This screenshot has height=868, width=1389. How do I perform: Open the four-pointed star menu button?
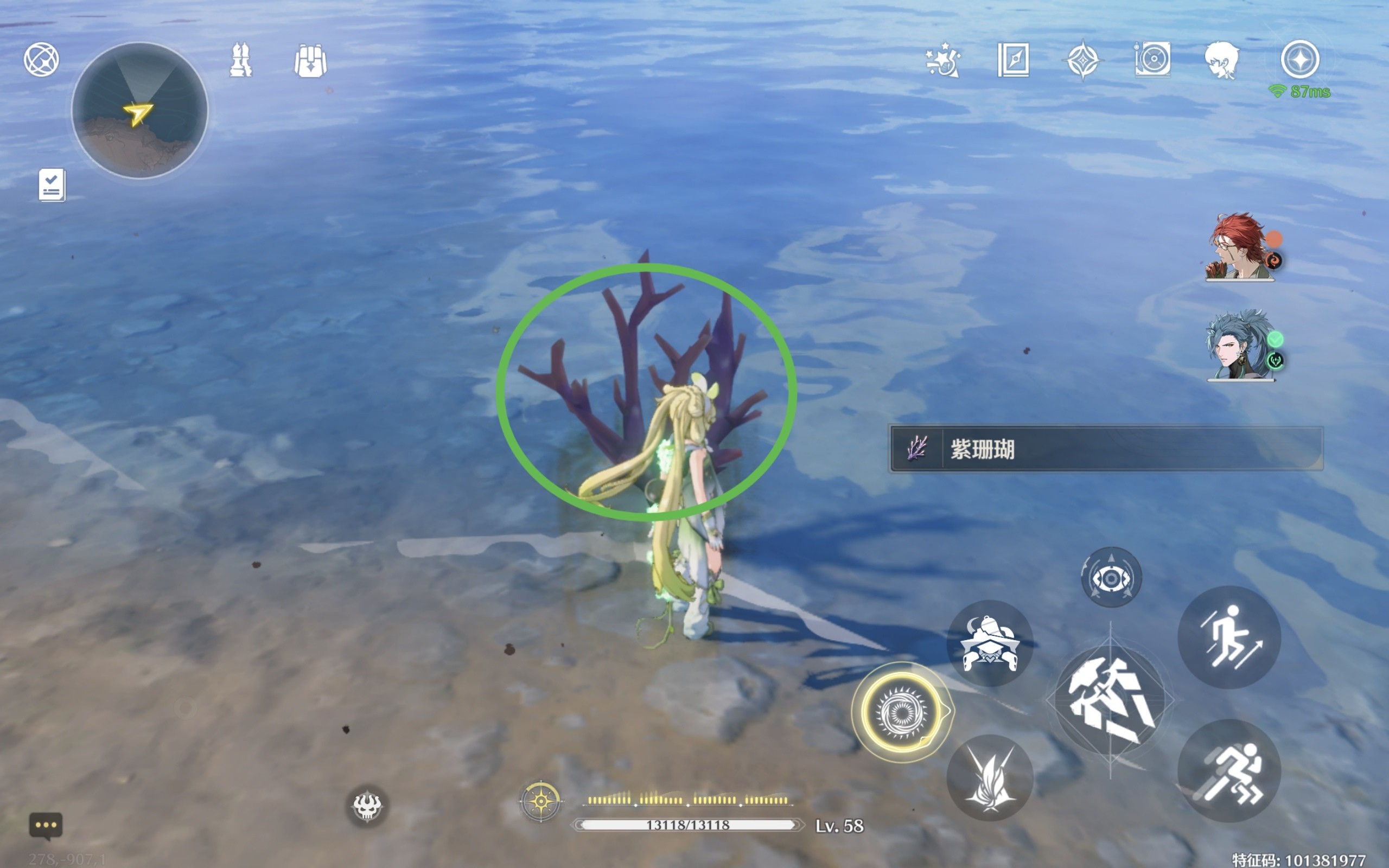coord(1300,59)
